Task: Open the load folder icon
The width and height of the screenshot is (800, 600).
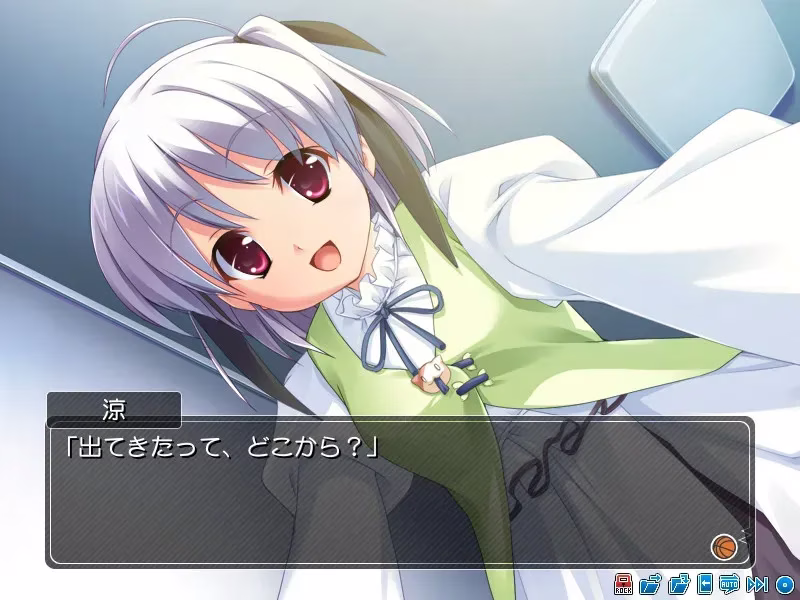Action: [x=679, y=584]
